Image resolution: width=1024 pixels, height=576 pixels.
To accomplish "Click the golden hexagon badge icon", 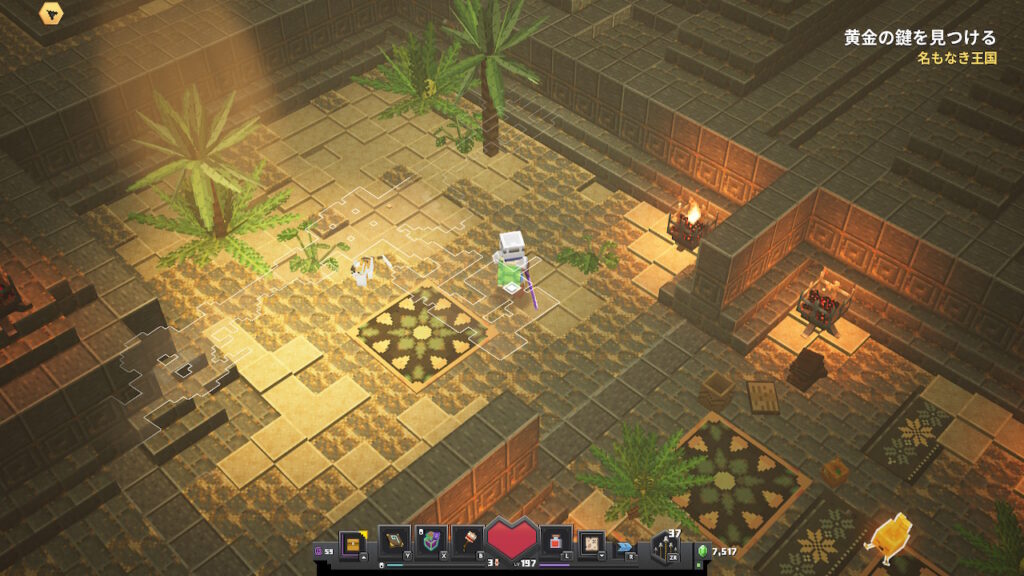I will coord(51,13).
